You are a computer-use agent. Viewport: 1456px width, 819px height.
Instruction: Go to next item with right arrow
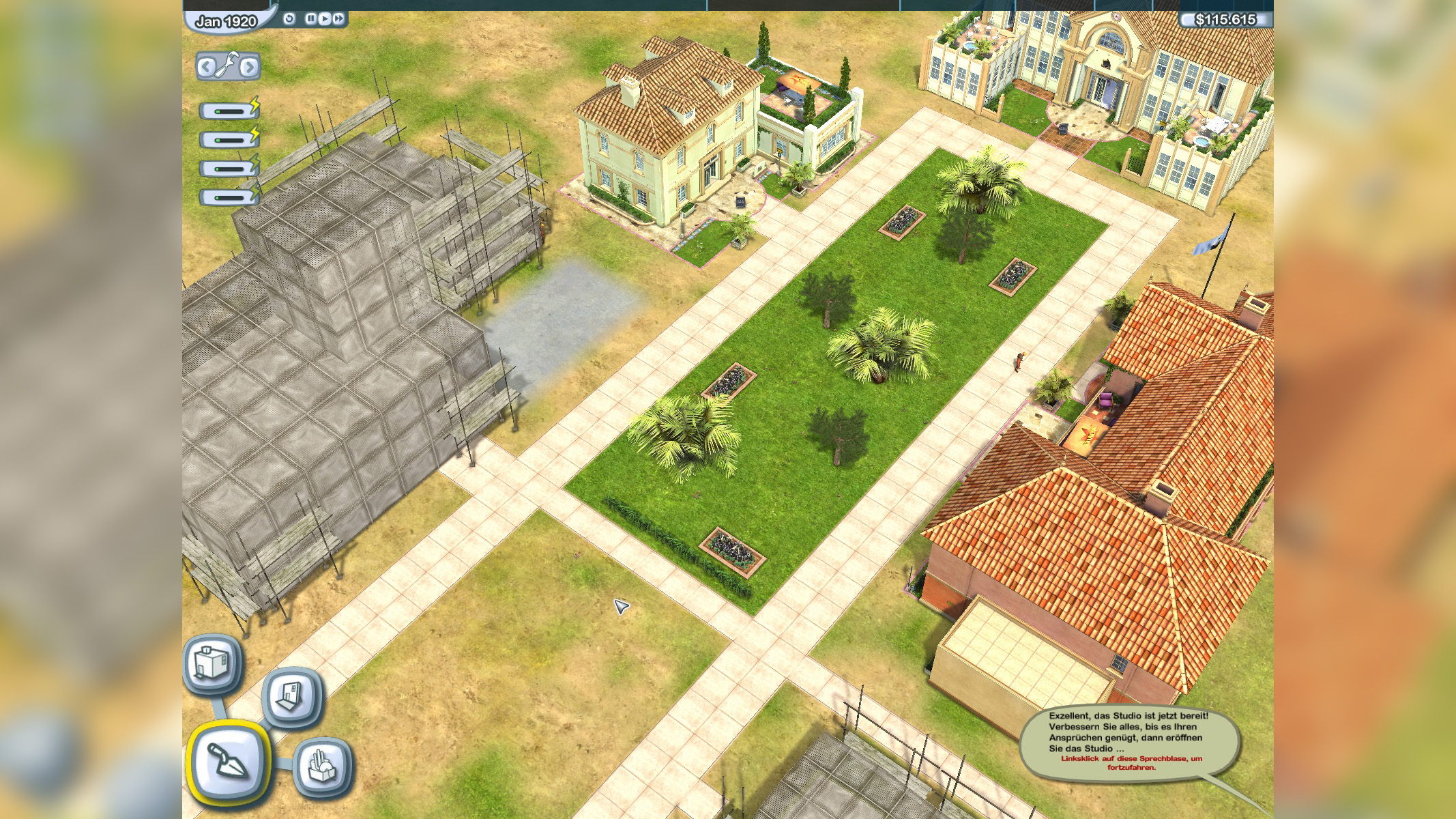250,67
